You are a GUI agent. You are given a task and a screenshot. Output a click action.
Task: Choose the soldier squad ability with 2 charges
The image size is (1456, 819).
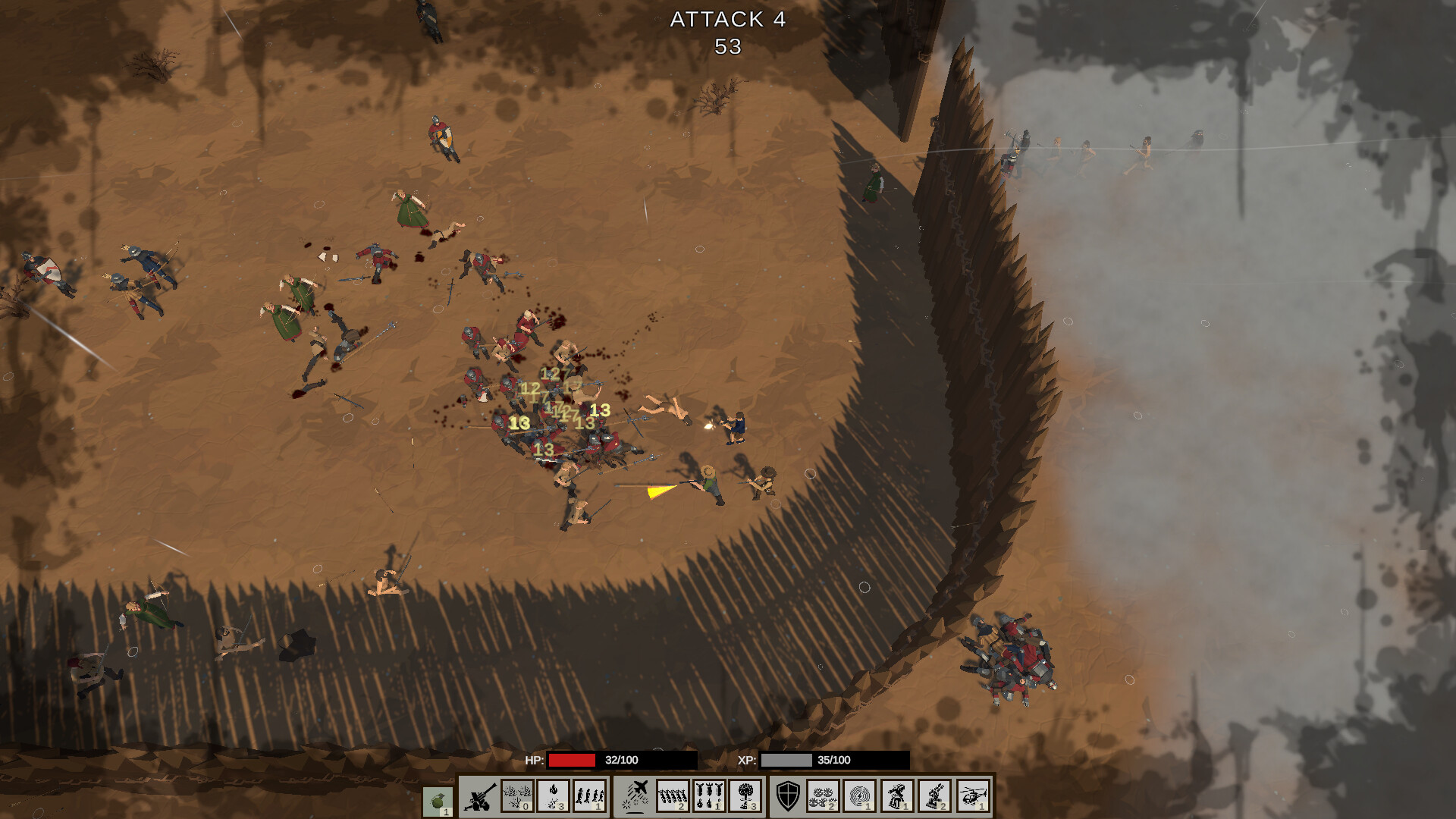click(673, 796)
